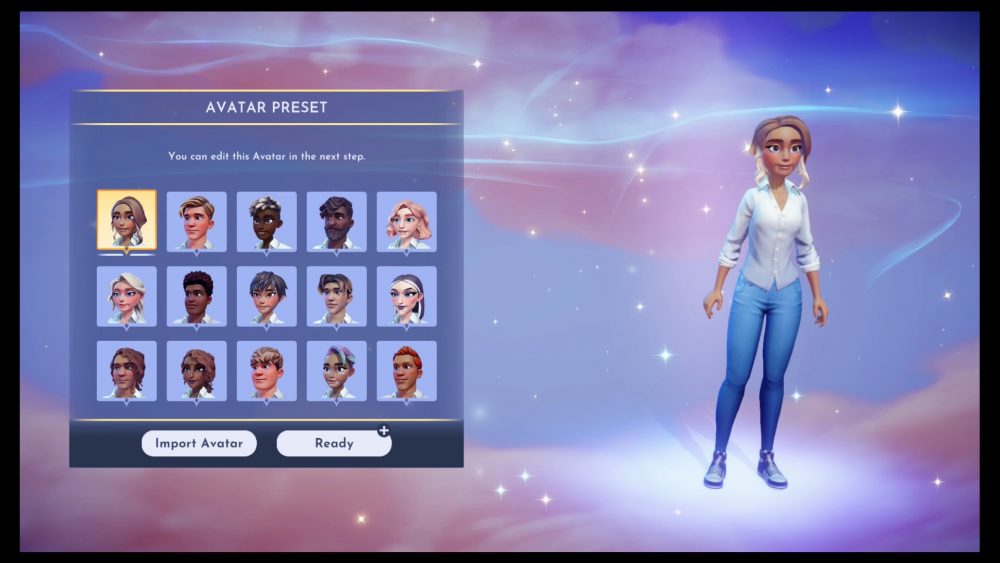
Task: Choose the bearded man avatar preset
Action: (336, 221)
